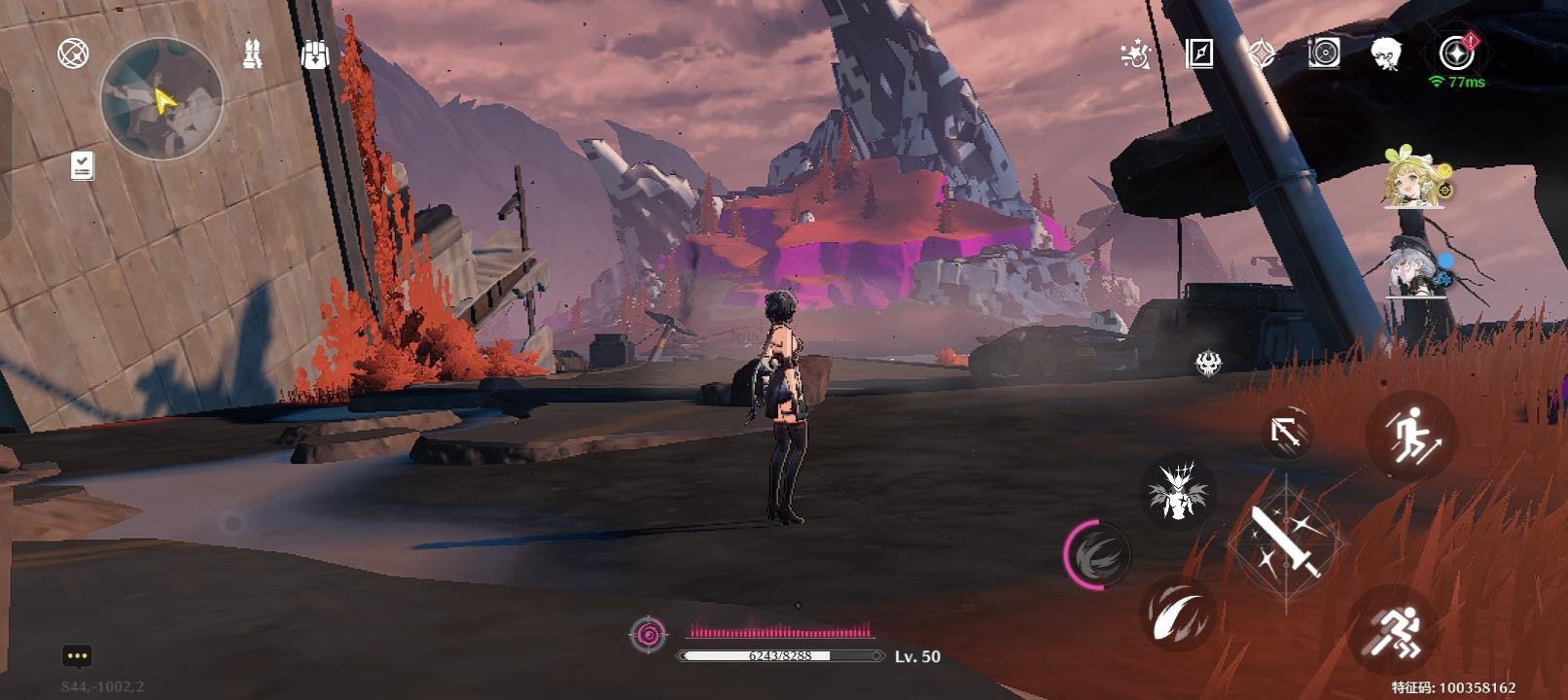1568x700 pixels.
Task: Open the sparkle wish icon
Action: click(1135, 54)
